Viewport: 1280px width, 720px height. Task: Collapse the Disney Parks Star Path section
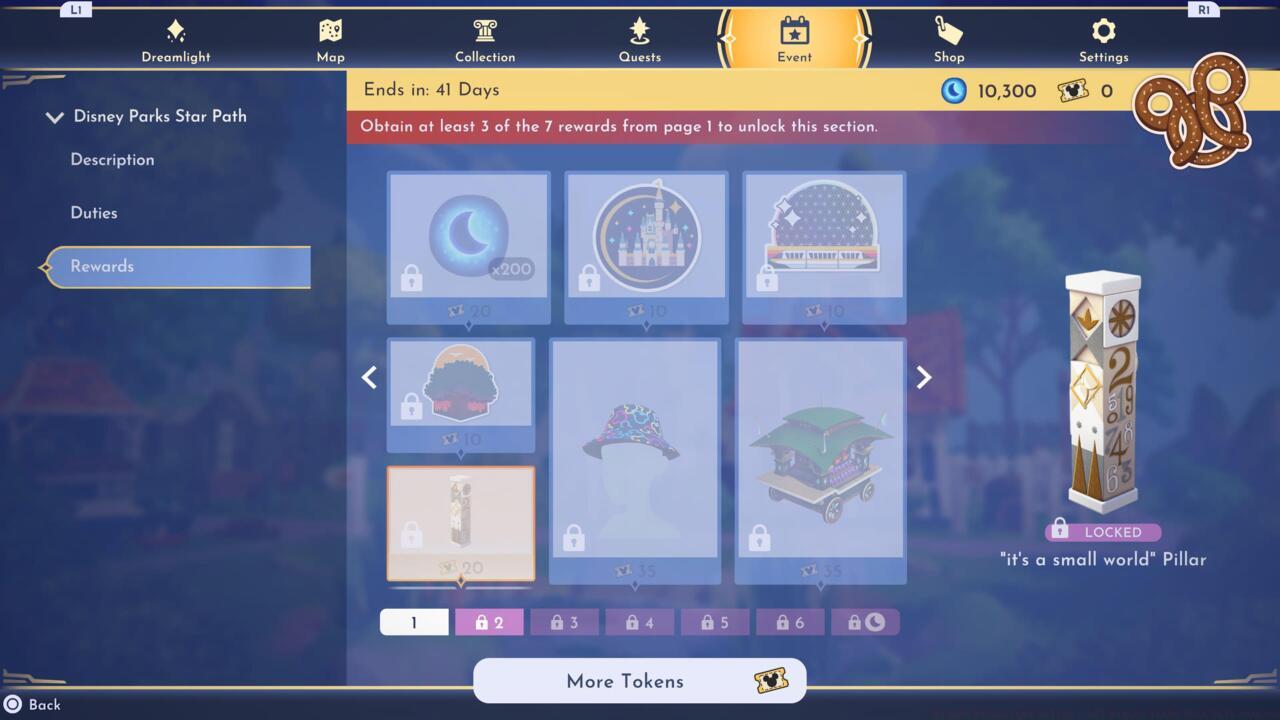(55, 116)
